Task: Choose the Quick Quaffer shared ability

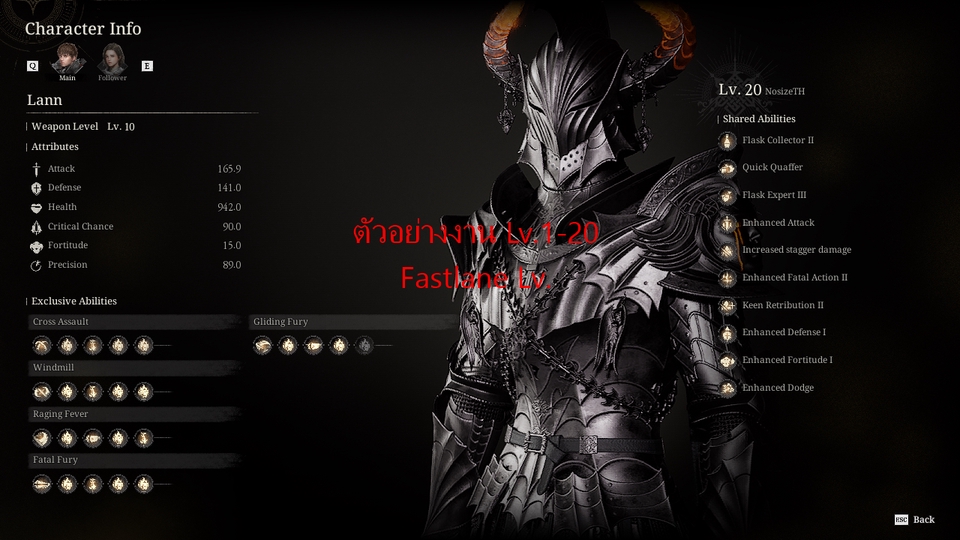Action: tap(728, 168)
